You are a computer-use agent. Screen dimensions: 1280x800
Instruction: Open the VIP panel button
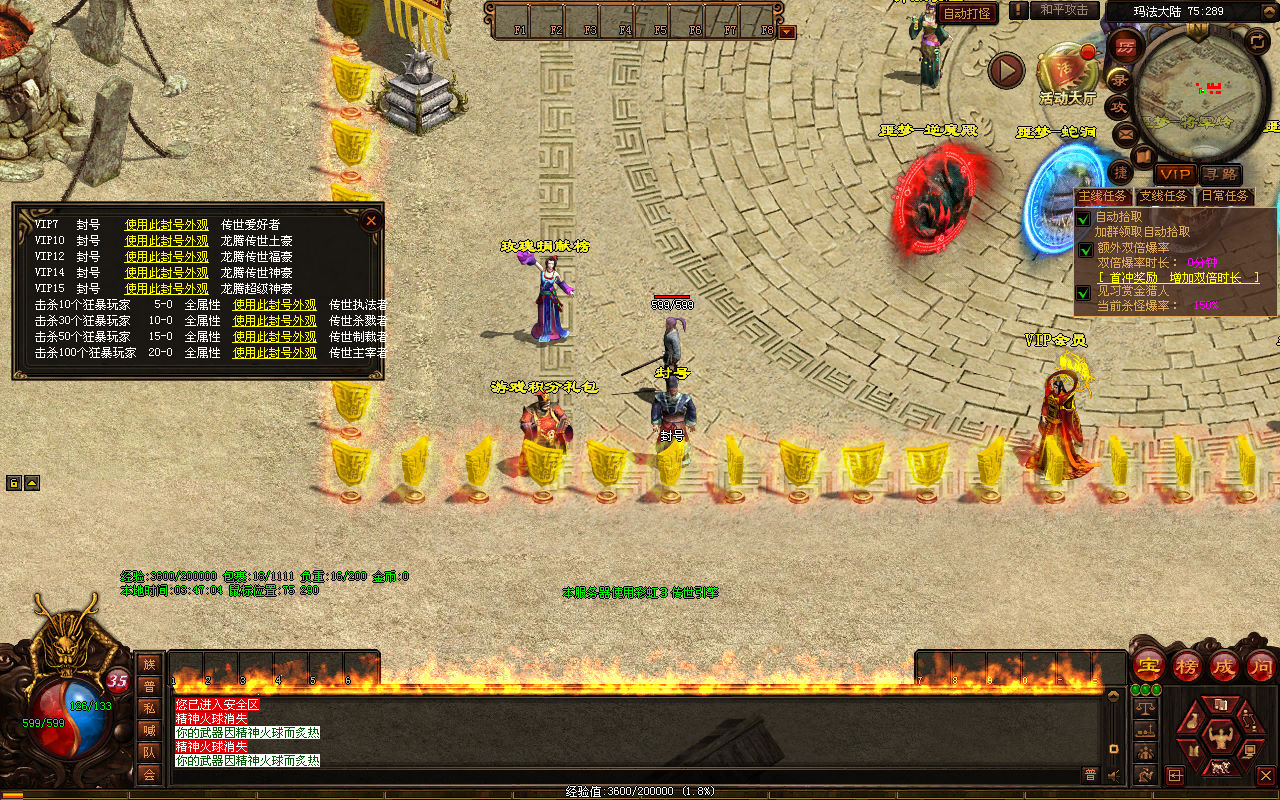[1175, 175]
